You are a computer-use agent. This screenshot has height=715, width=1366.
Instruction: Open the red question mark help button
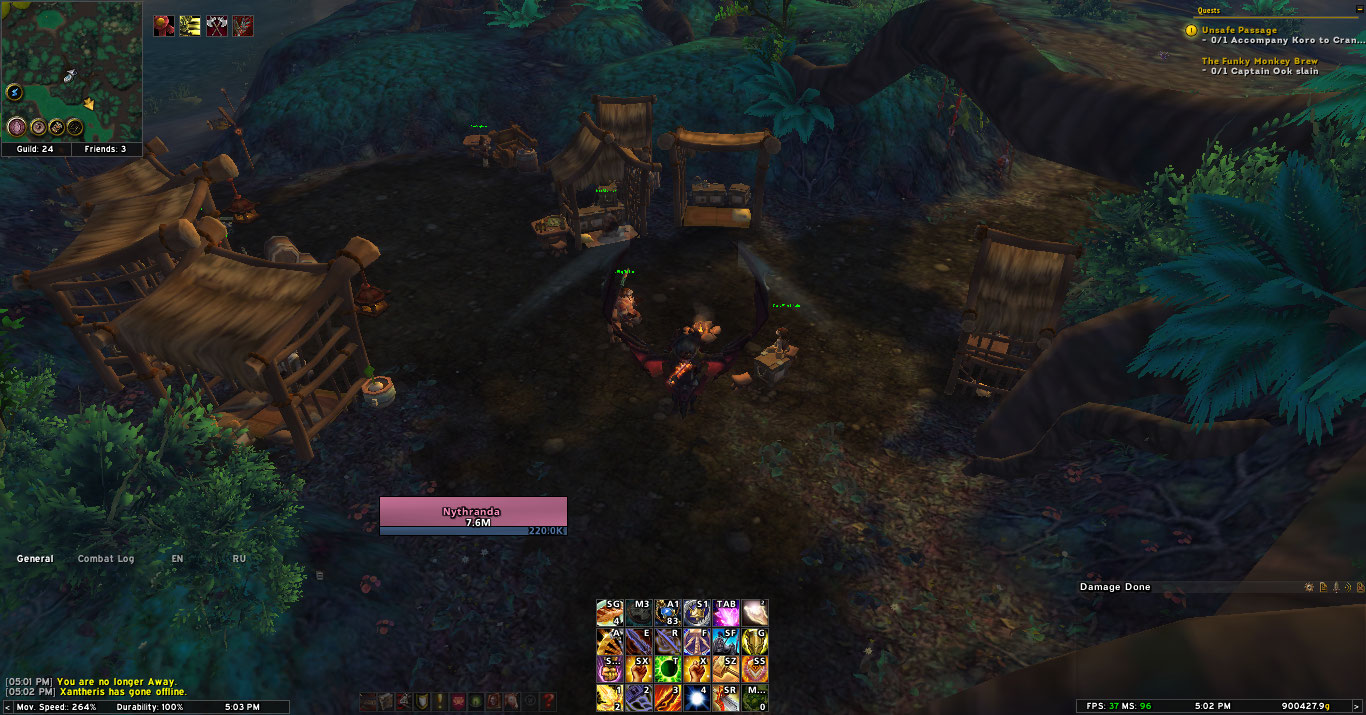point(548,702)
